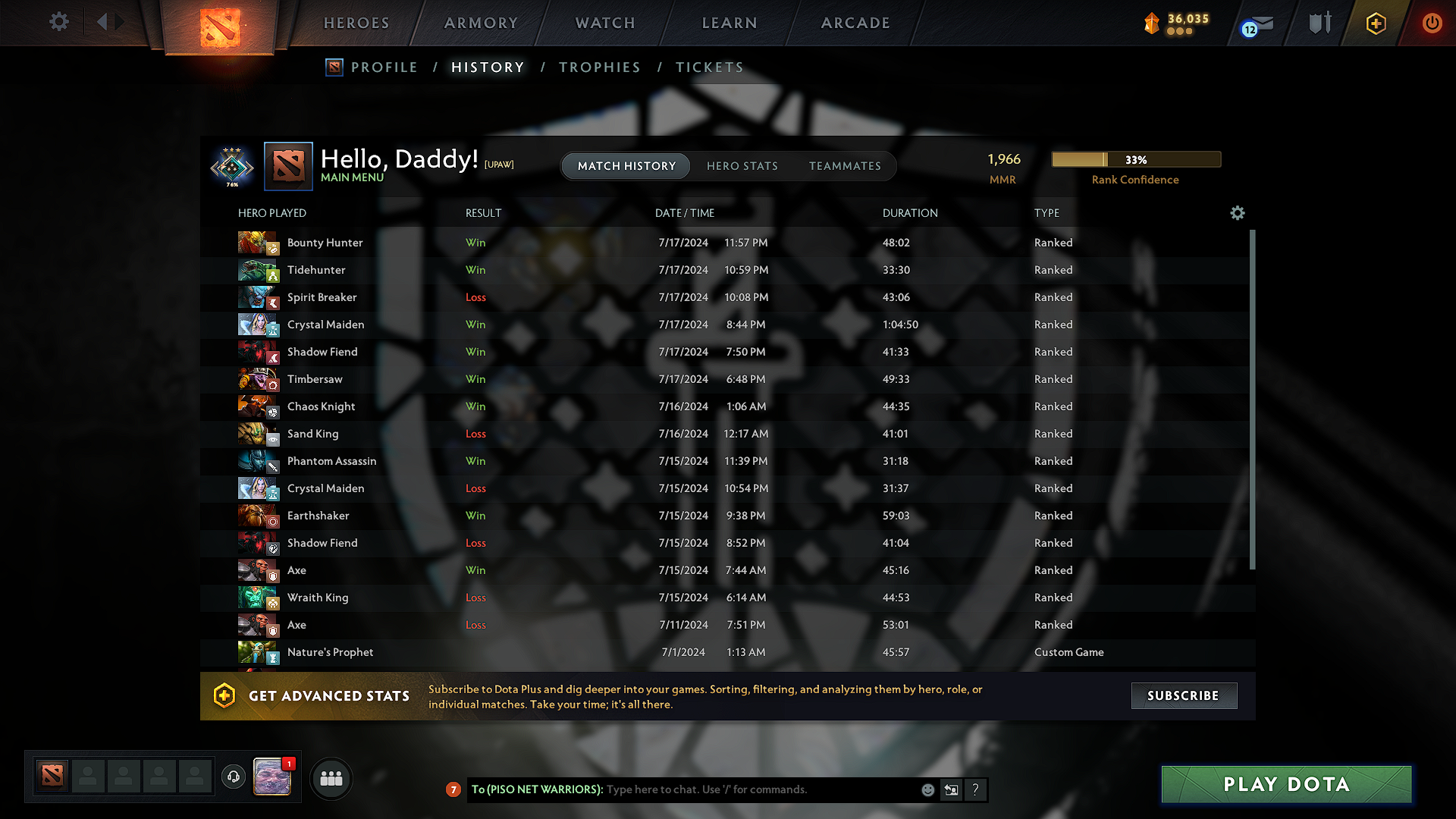The width and height of the screenshot is (1456, 819).
Task: Click the Rank Confidence progress bar
Action: [x=1135, y=159]
